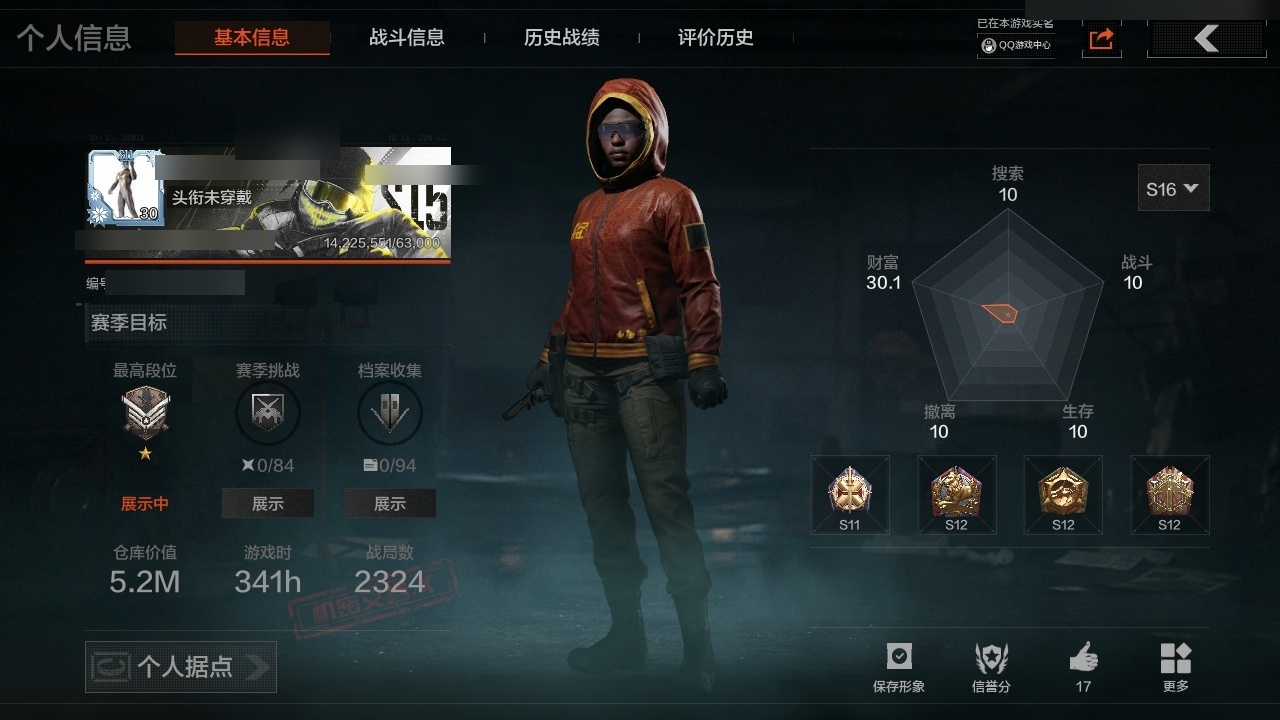The image size is (1280, 720).
Task: Open the 更多 menu
Action: (x=1175, y=667)
